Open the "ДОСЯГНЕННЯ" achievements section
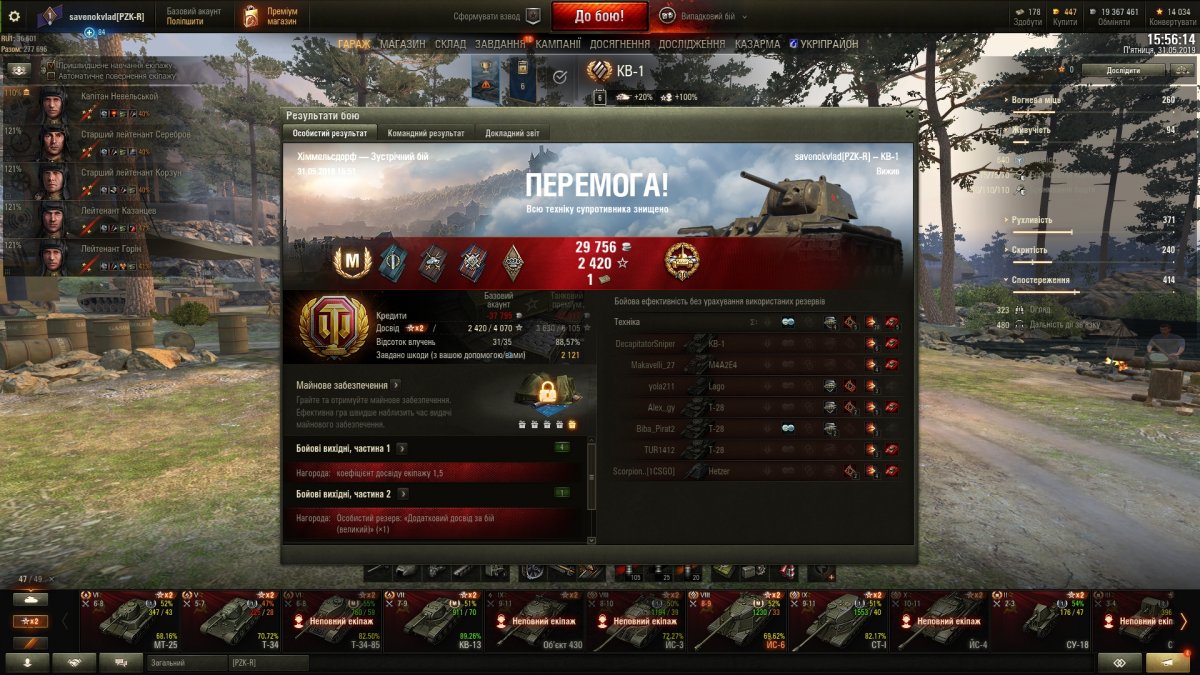 coord(620,44)
